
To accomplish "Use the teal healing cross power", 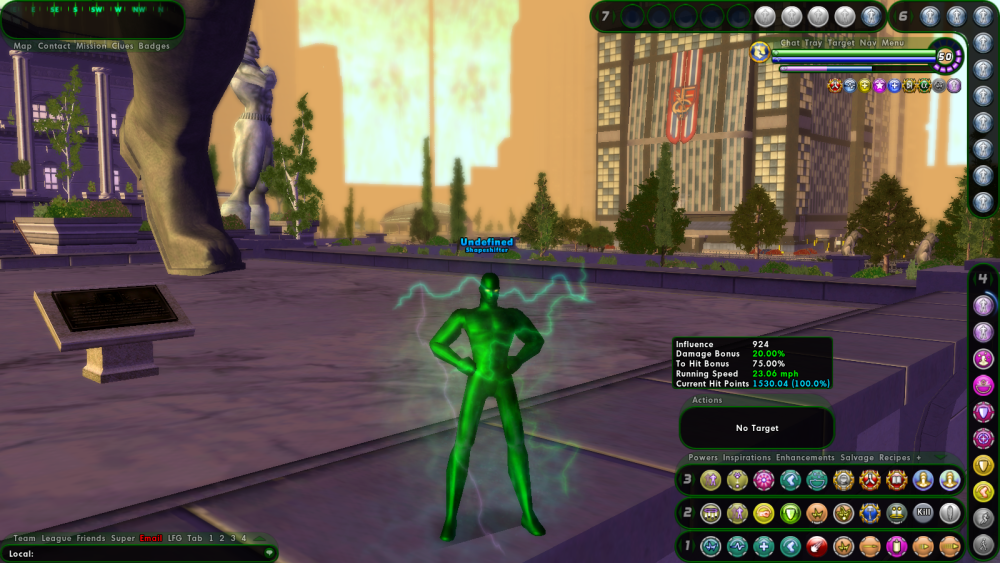I will tap(763, 546).
